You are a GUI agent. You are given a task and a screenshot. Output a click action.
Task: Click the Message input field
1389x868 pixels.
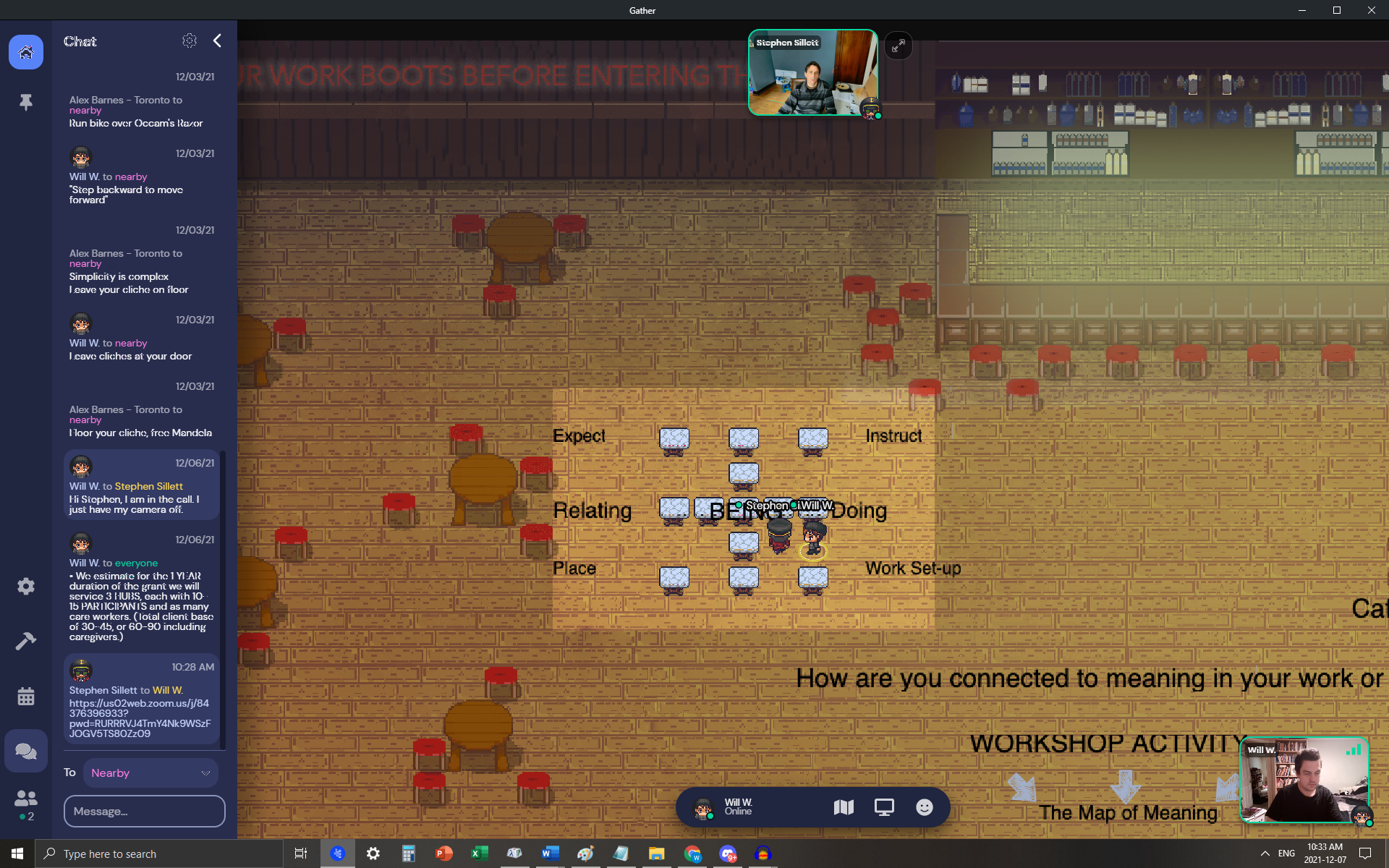144,811
